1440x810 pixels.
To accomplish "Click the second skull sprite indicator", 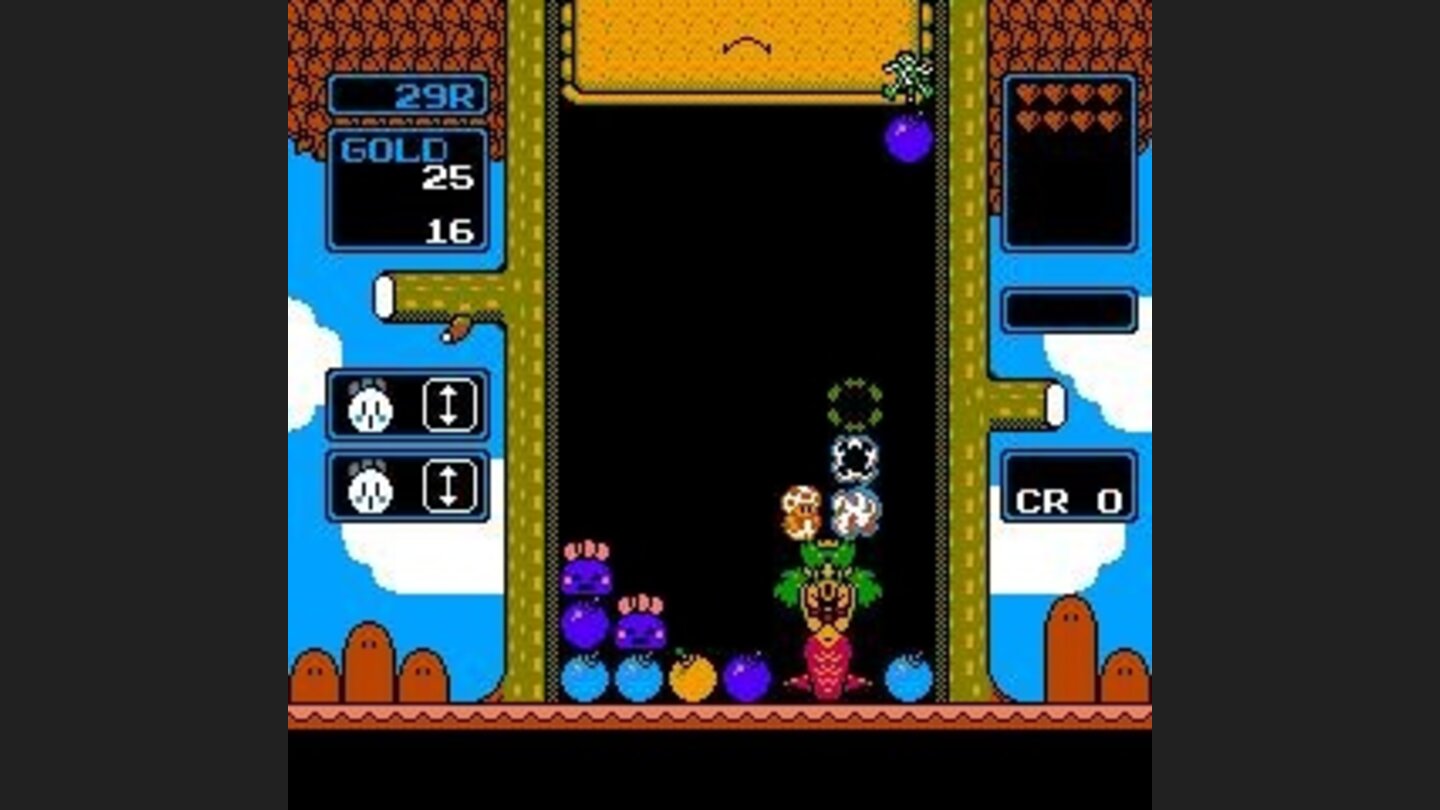I will (x=370, y=487).
